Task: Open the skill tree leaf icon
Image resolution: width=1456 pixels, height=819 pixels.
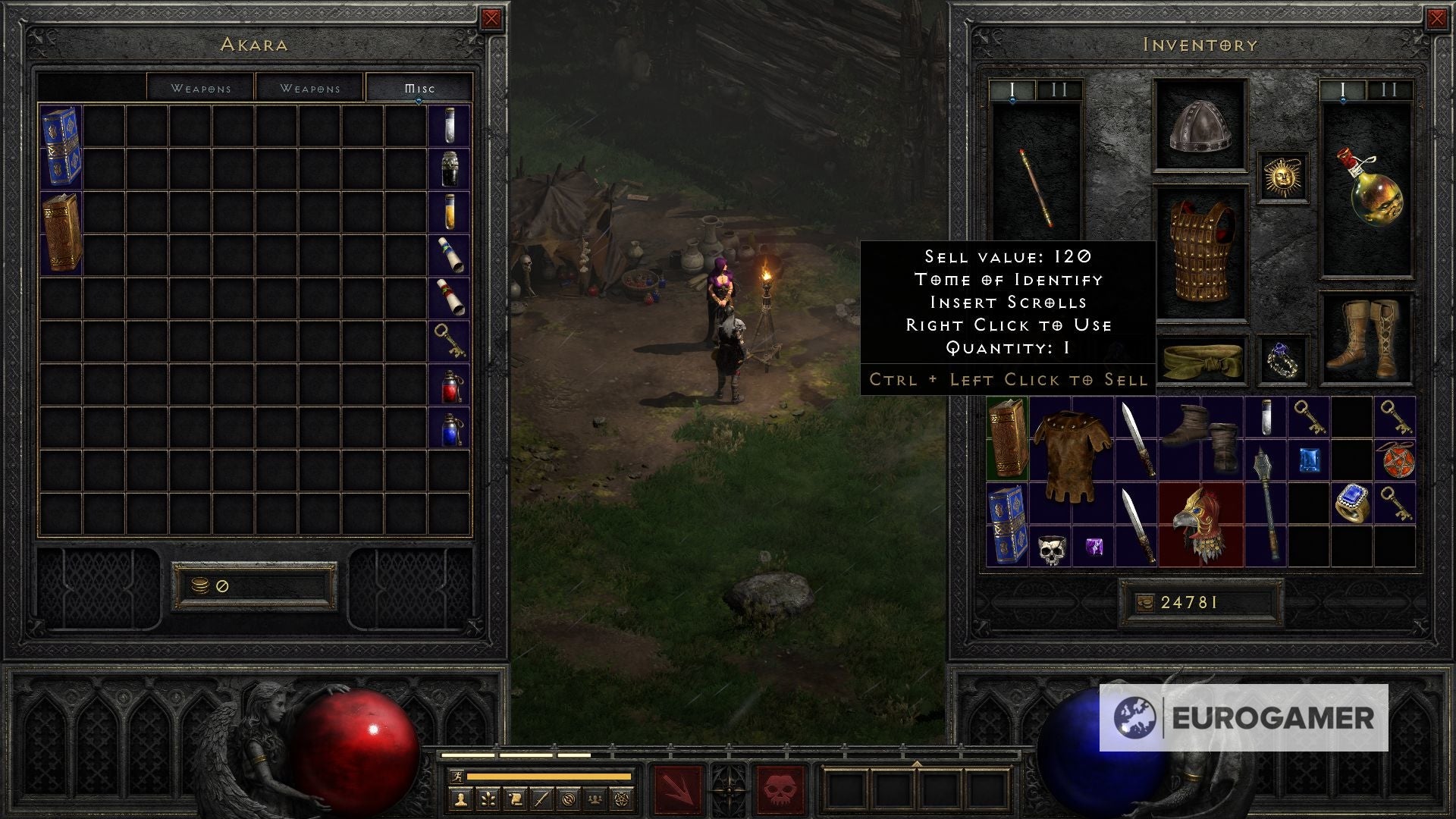Action: [x=488, y=799]
